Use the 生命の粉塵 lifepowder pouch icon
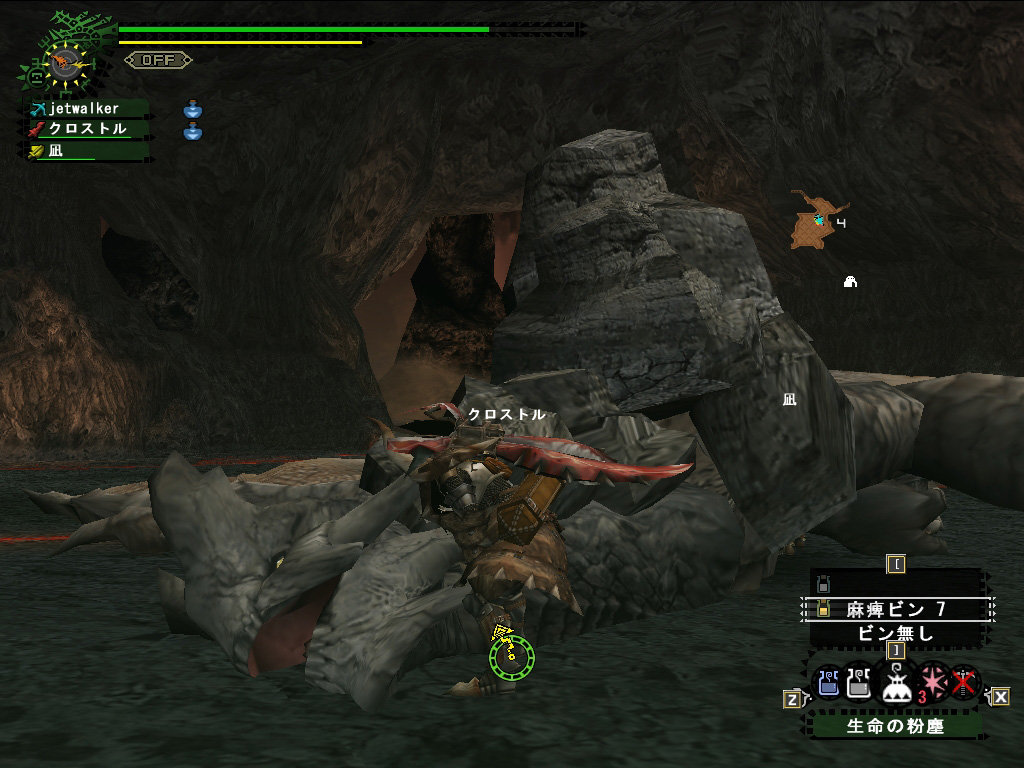The width and height of the screenshot is (1024, 768). pos(895,683)
